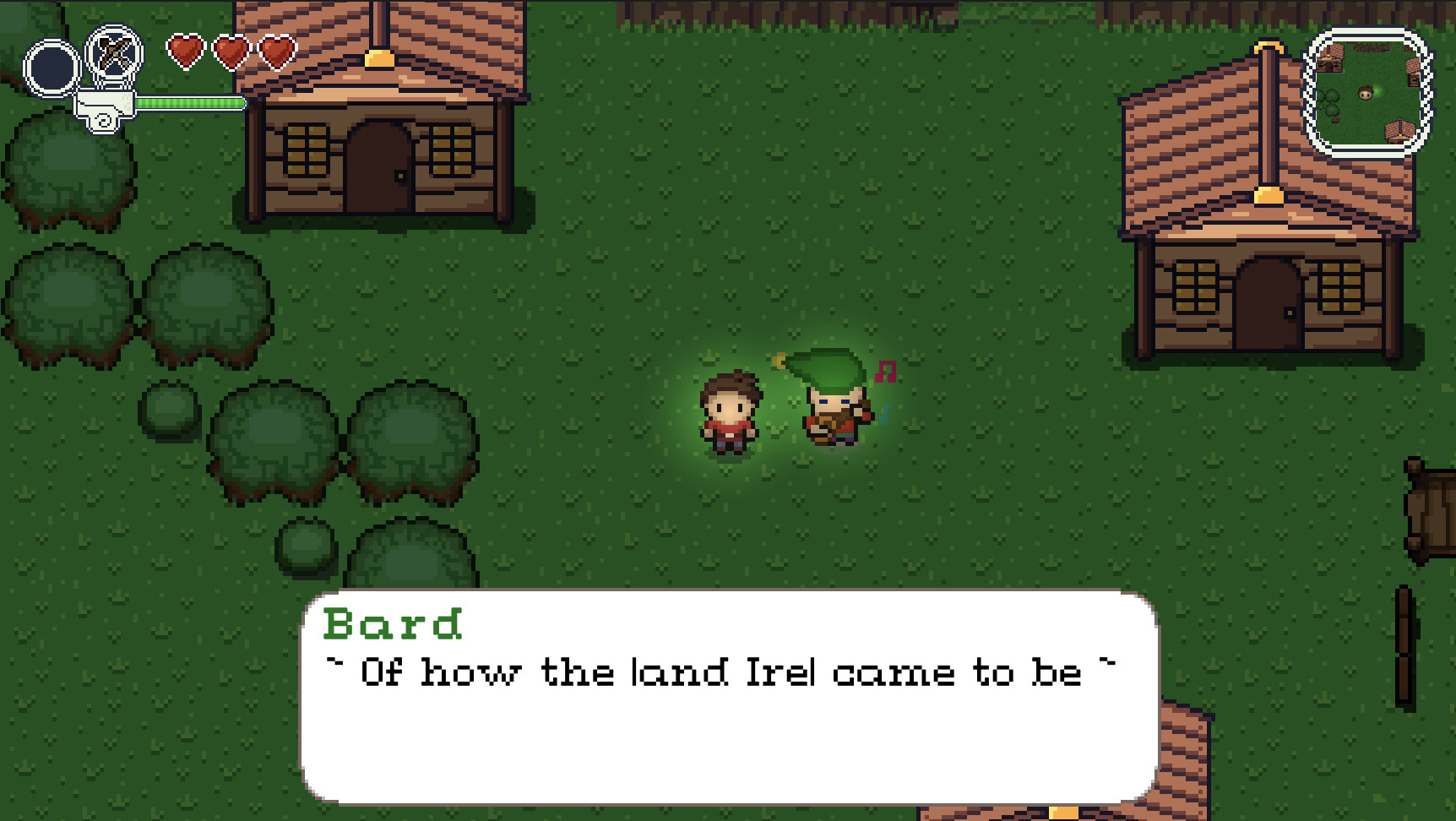Click the bottom house shown in the minimap
Screen dimensions: 1456x821
[x=1399, y=132]
